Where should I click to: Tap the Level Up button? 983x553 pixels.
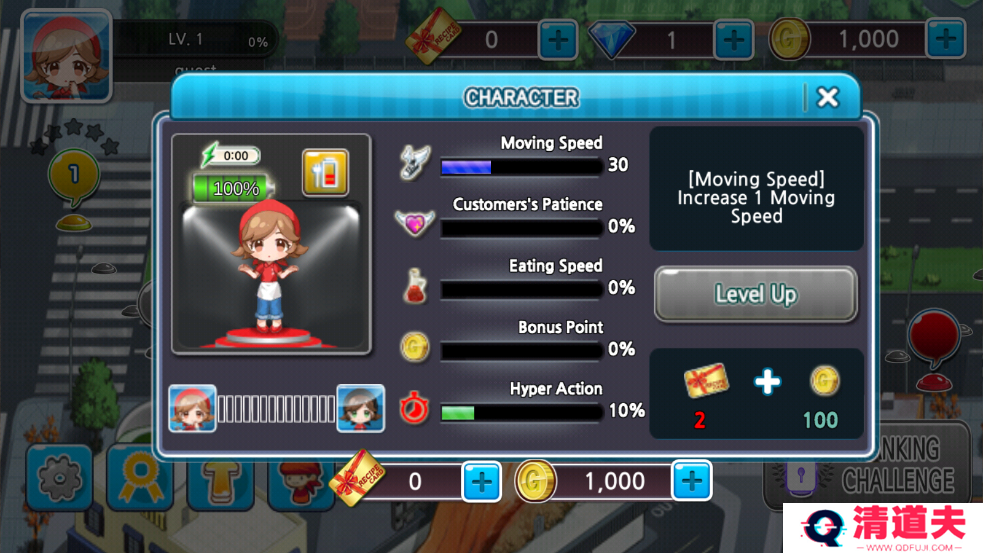[x=755, y=294]
